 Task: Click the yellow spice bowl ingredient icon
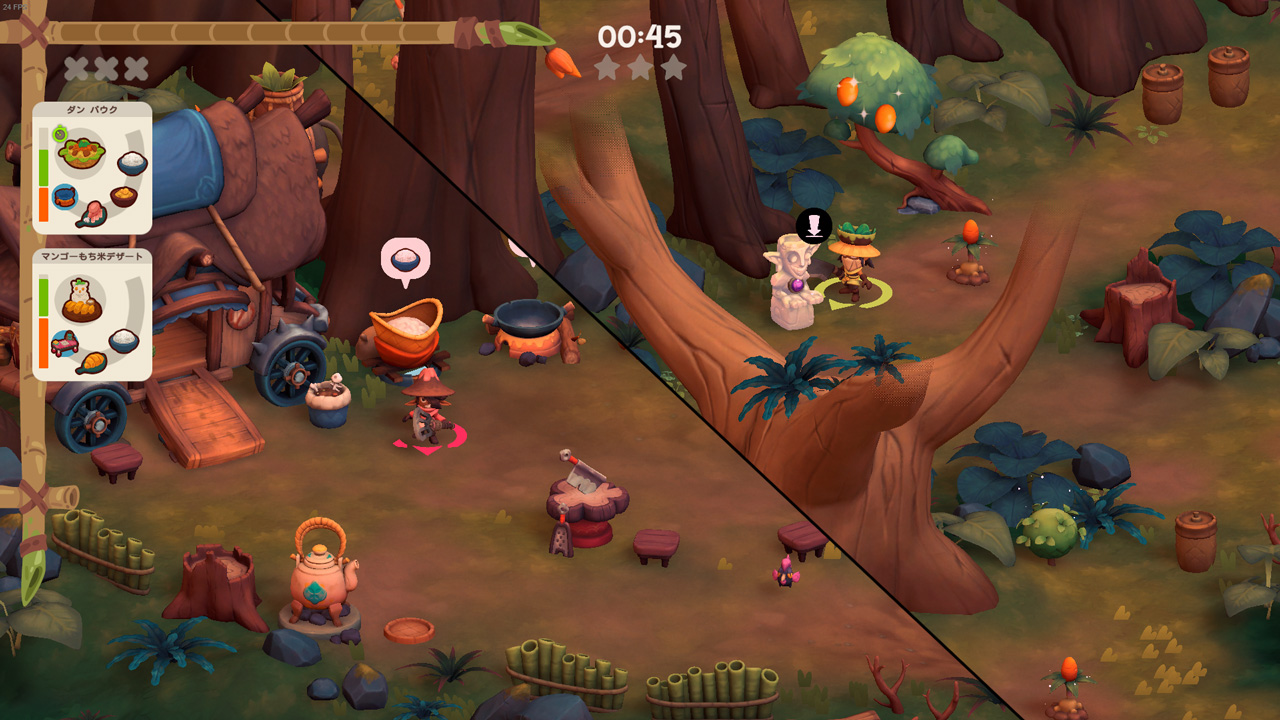coord(124,195)
